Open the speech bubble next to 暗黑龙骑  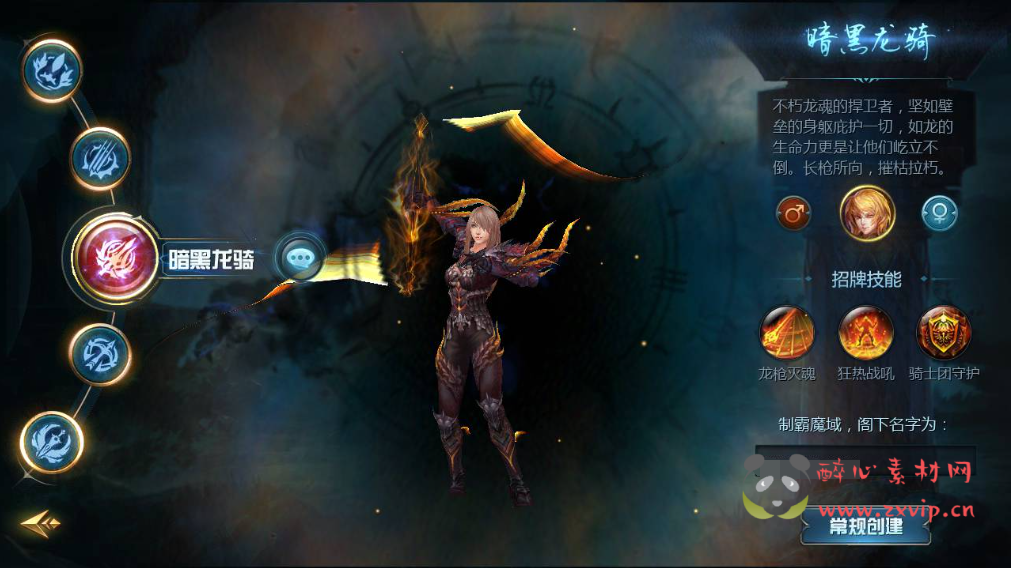tap(299, 258)
